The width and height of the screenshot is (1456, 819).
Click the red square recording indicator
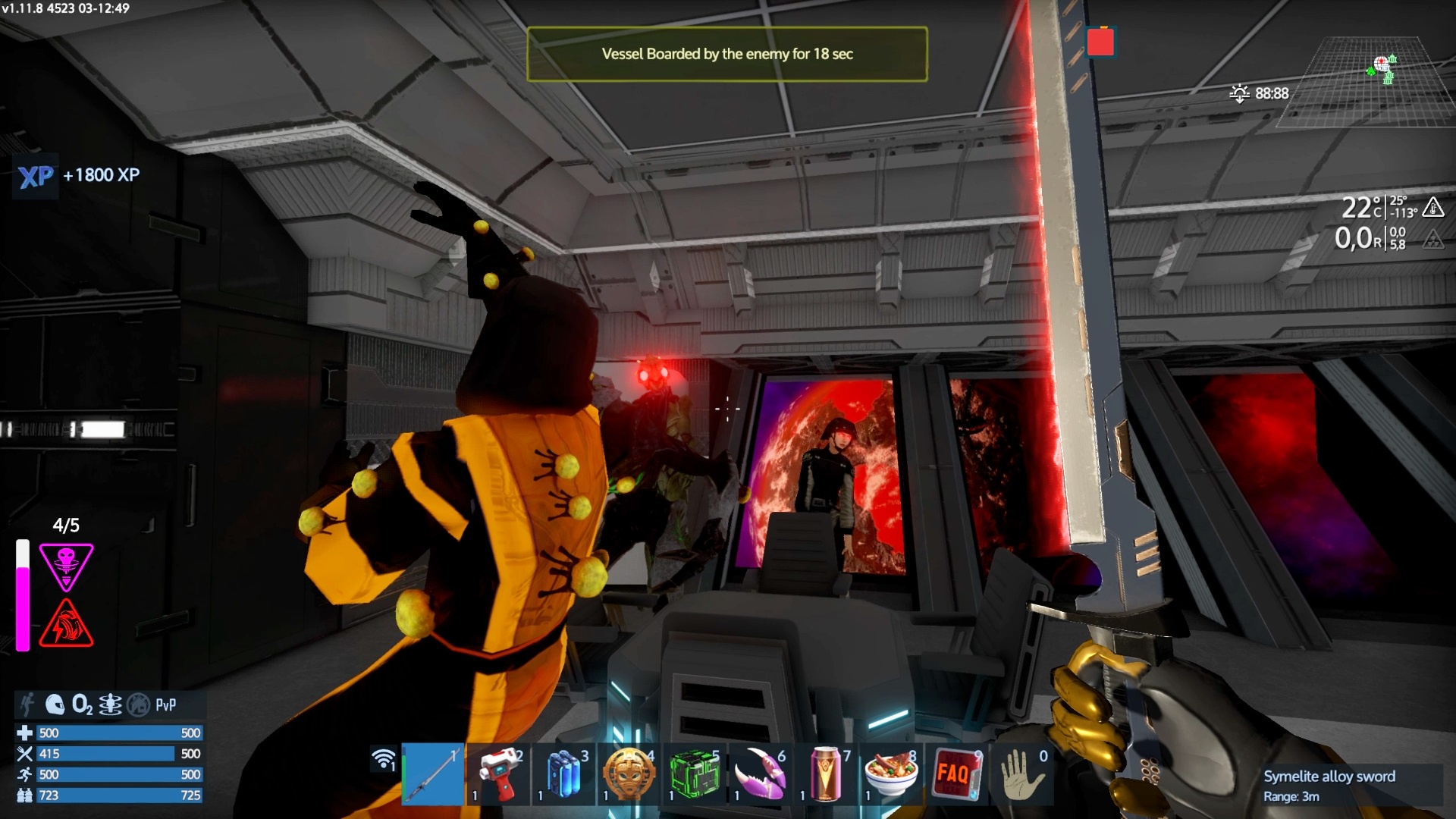coord(1100,42)
